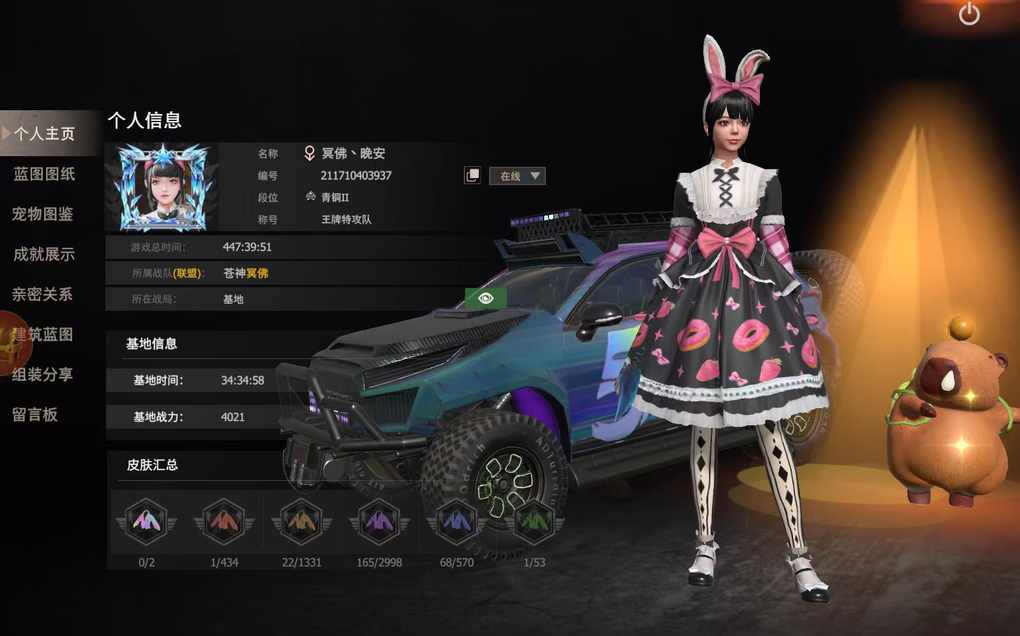Show the 成就展示 tab
Screen dimensions: 1020x636
44,254
